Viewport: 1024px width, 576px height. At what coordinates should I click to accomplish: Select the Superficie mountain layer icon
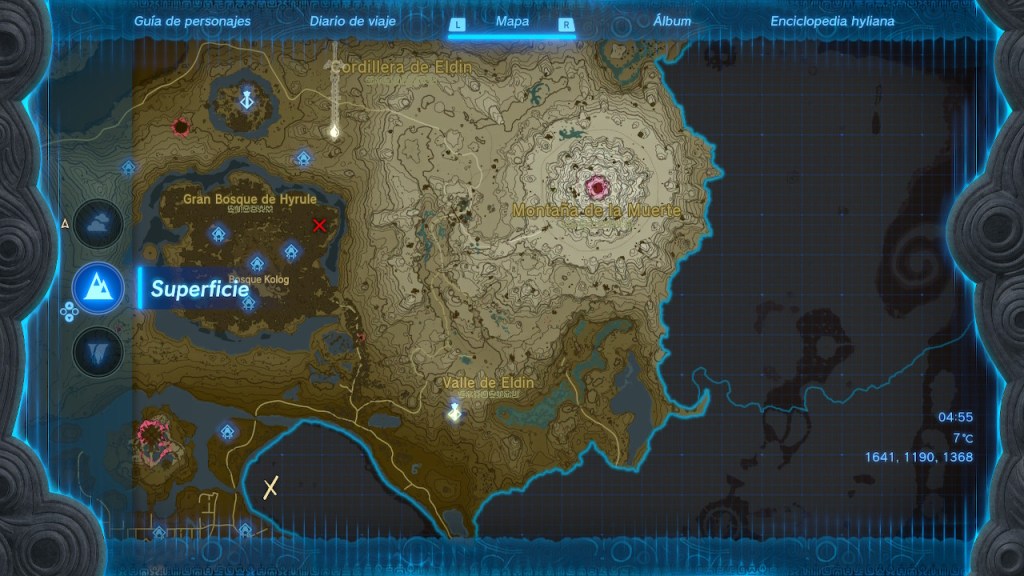pos(98,288)
